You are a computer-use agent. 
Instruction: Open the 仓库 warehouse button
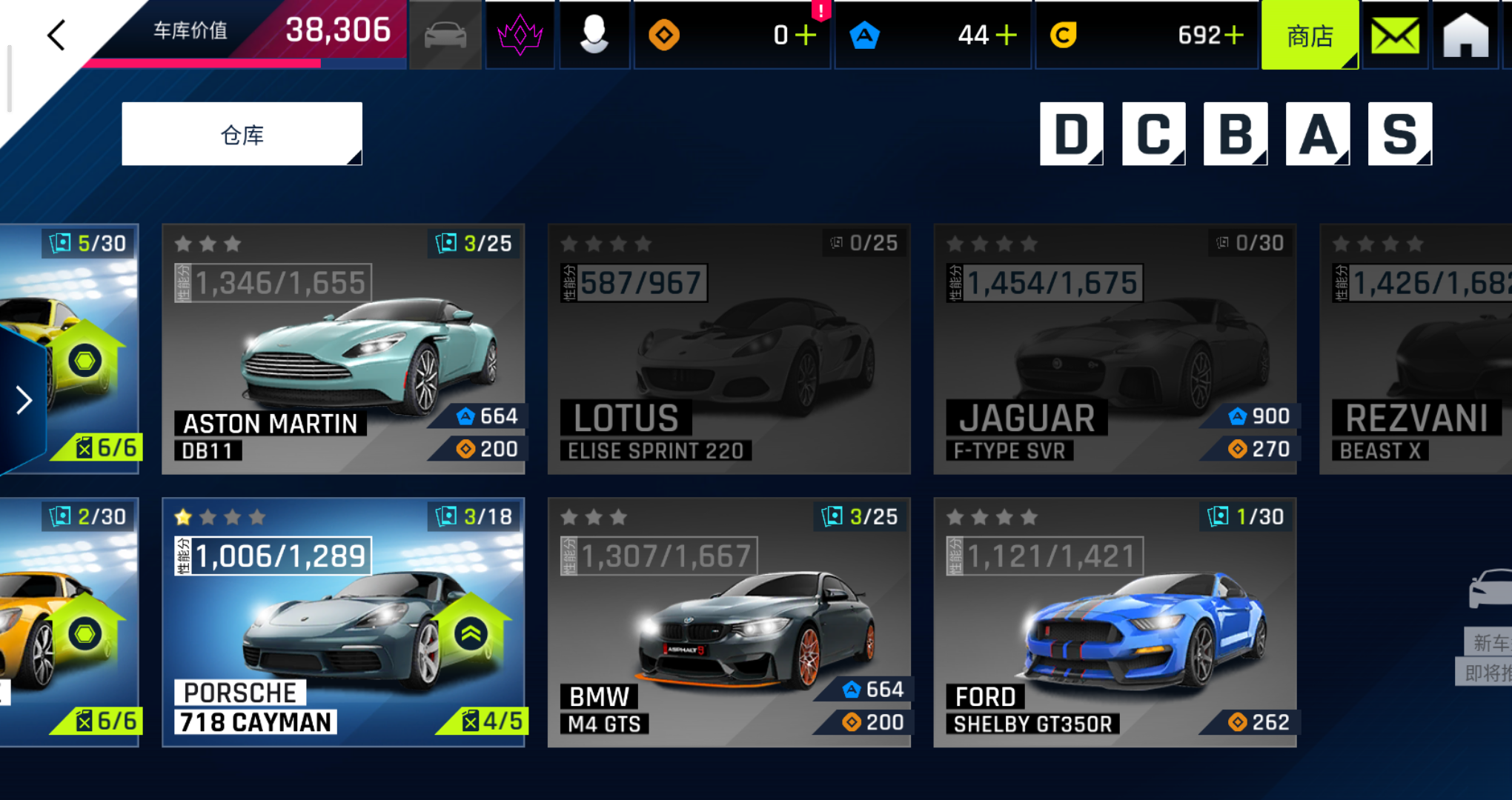click(x=242, y=134)
